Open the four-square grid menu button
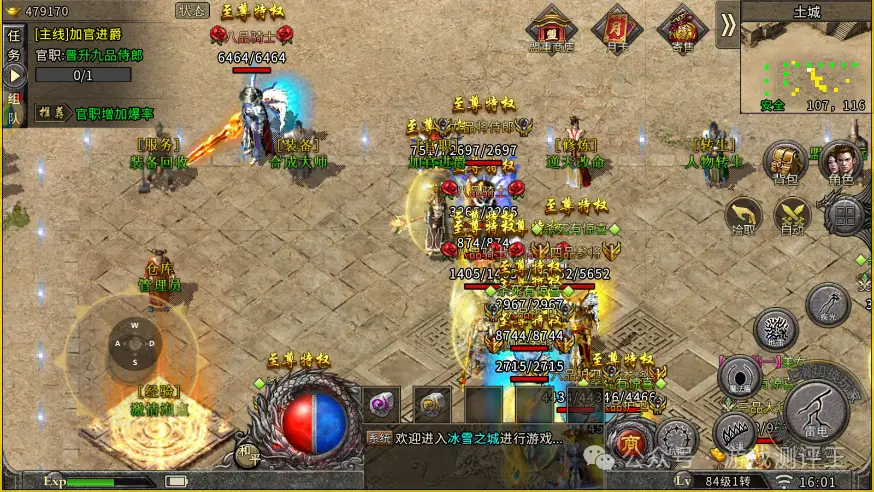This screenshot has height=492, width=874. 846,215
